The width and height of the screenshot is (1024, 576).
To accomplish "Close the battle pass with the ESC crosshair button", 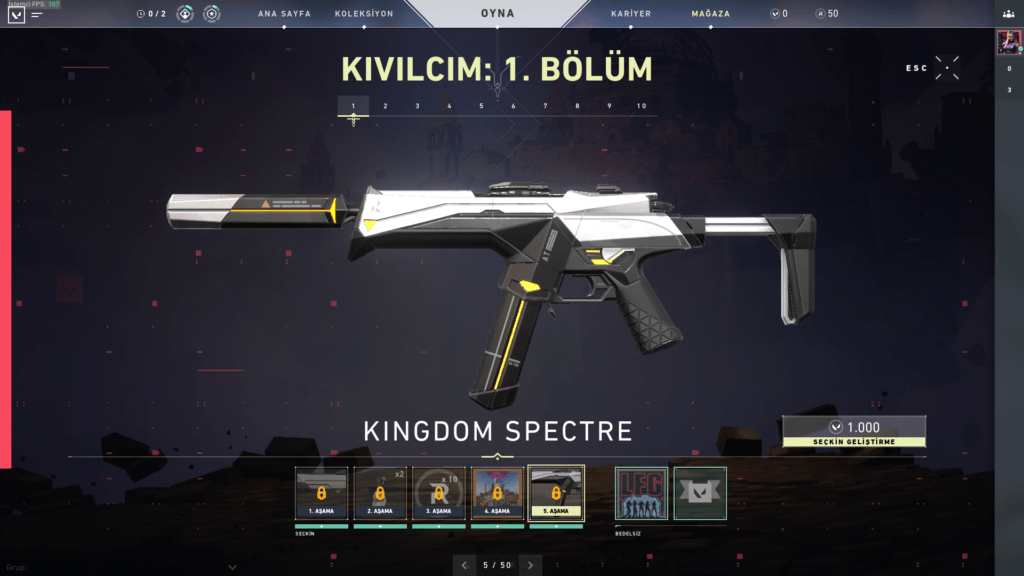I will [x=947, y=68].
